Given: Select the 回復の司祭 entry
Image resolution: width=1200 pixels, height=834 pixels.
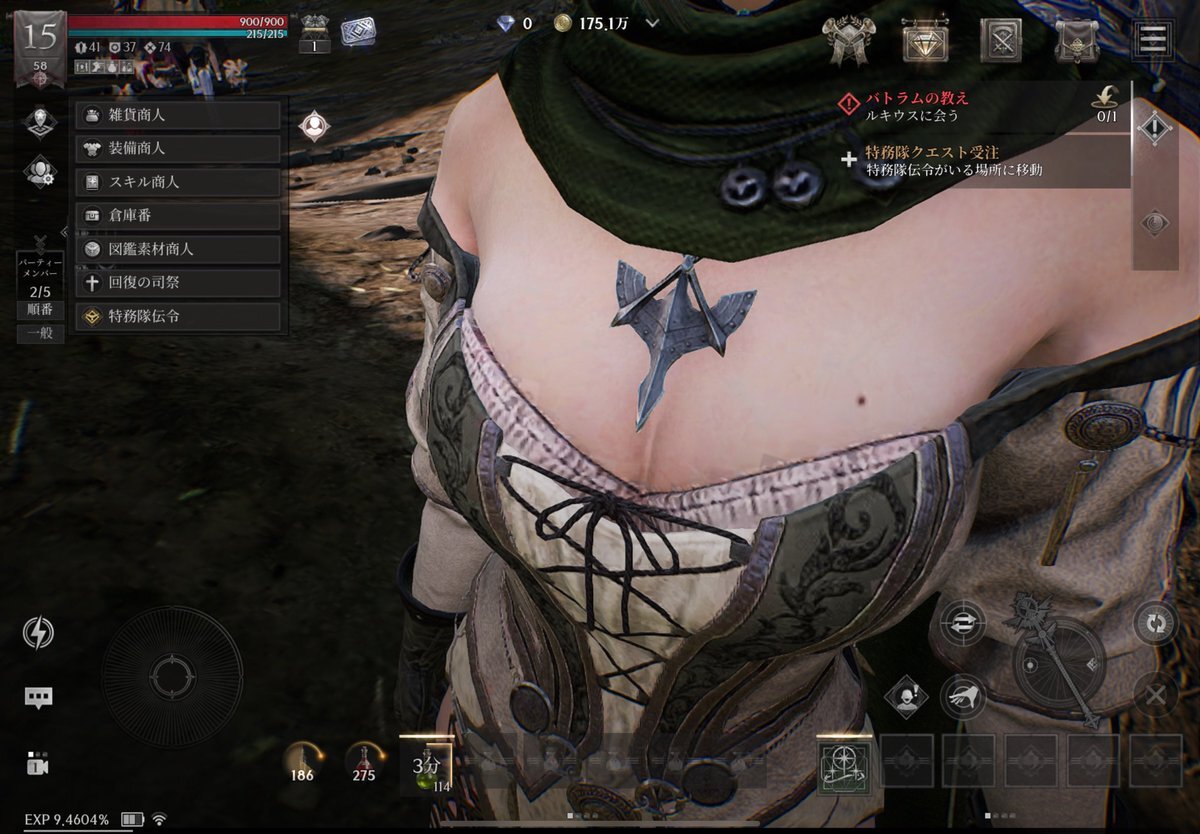Looking at the screenshot, I should pyautogui.click(x=178, y=283).
